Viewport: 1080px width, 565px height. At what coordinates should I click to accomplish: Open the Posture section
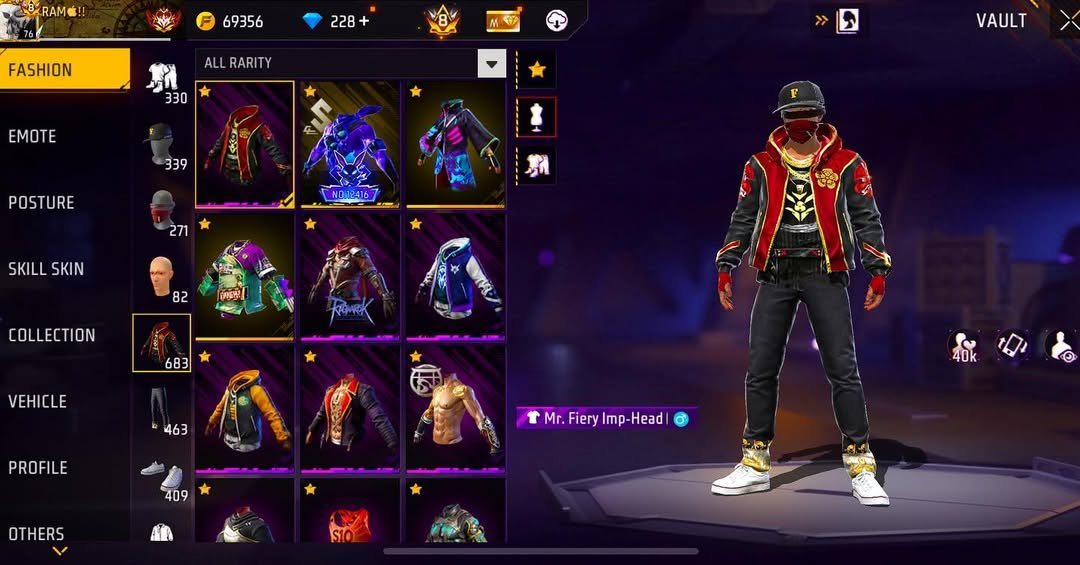pos(41,203)
